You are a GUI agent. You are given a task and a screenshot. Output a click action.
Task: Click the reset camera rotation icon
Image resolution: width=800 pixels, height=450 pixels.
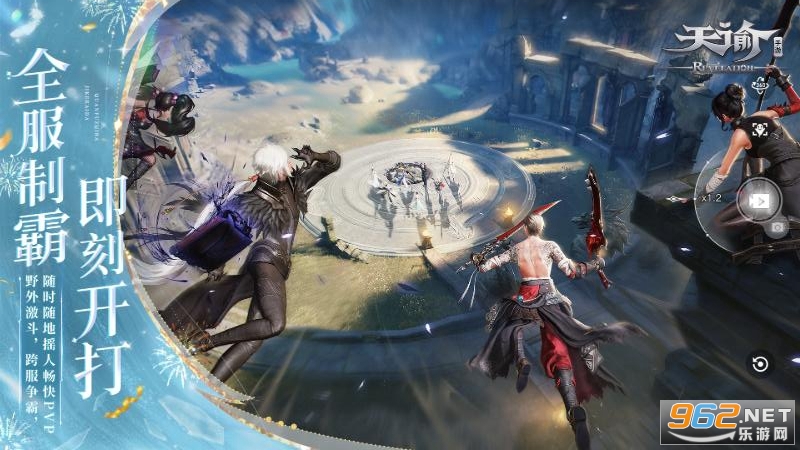[759, 364]
